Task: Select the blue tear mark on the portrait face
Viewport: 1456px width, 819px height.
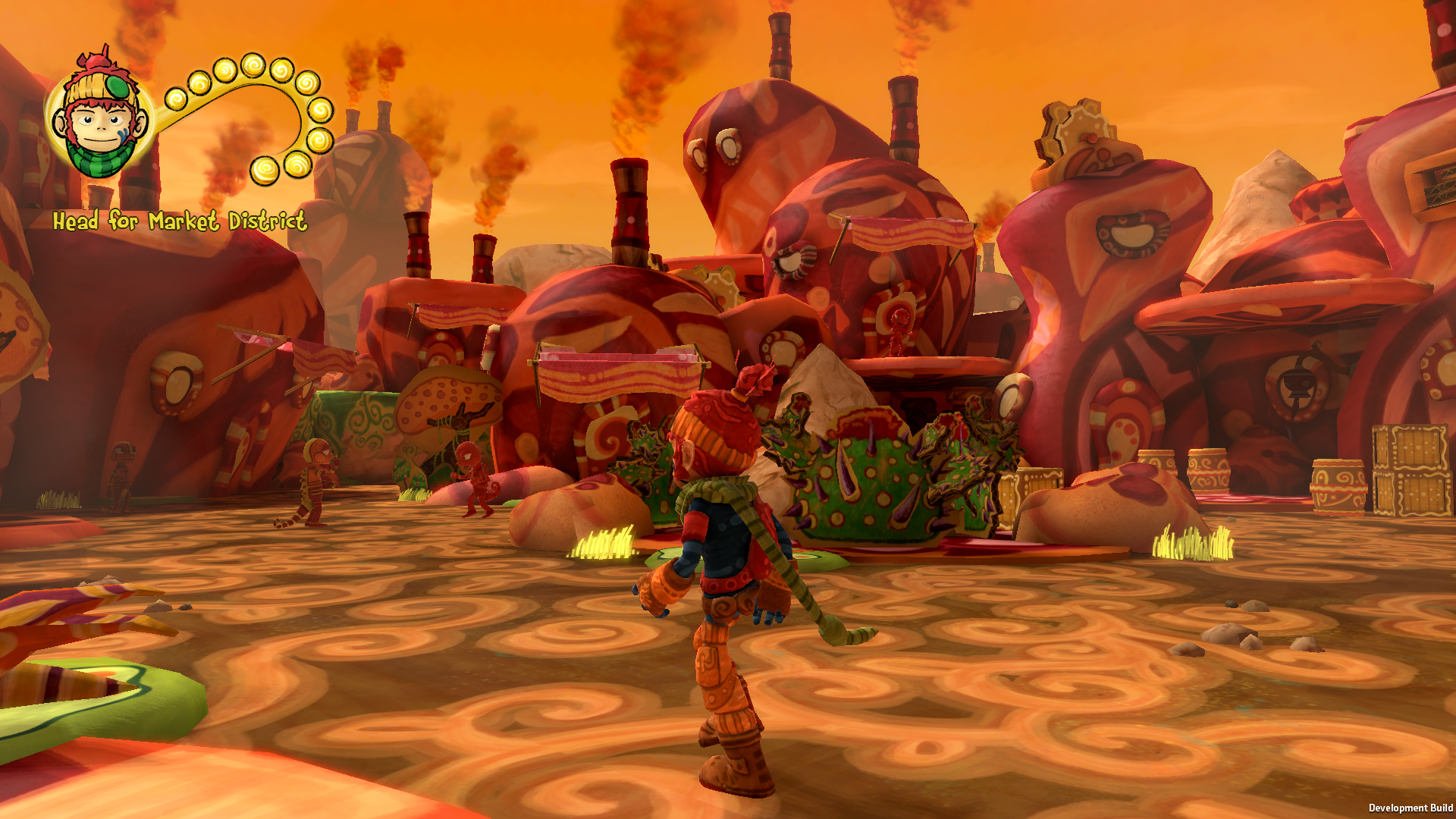Action: tap(122, 133)
